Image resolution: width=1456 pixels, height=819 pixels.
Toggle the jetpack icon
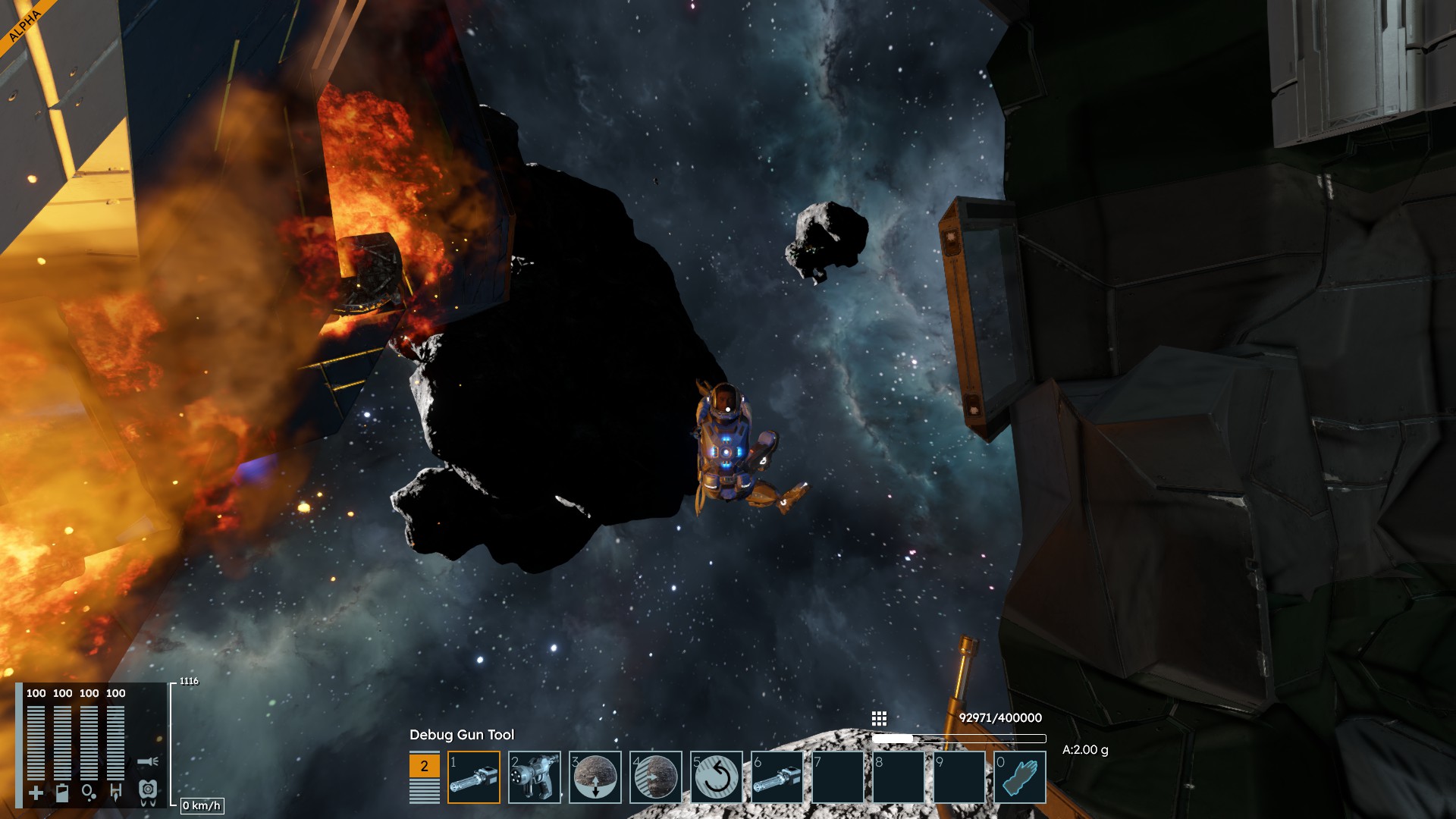coord(148,792)
